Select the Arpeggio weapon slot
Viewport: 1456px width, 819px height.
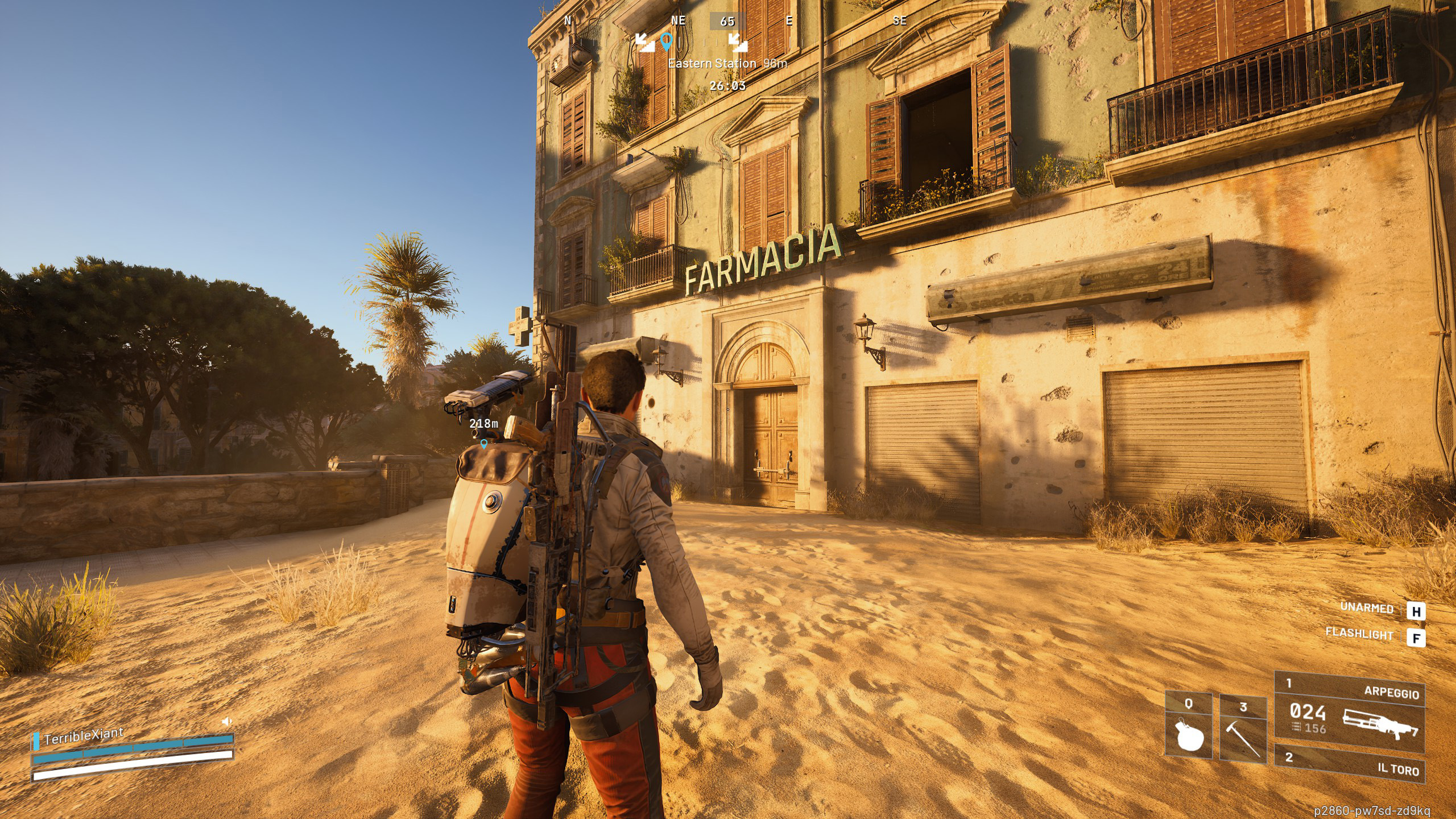[1349, 713]
